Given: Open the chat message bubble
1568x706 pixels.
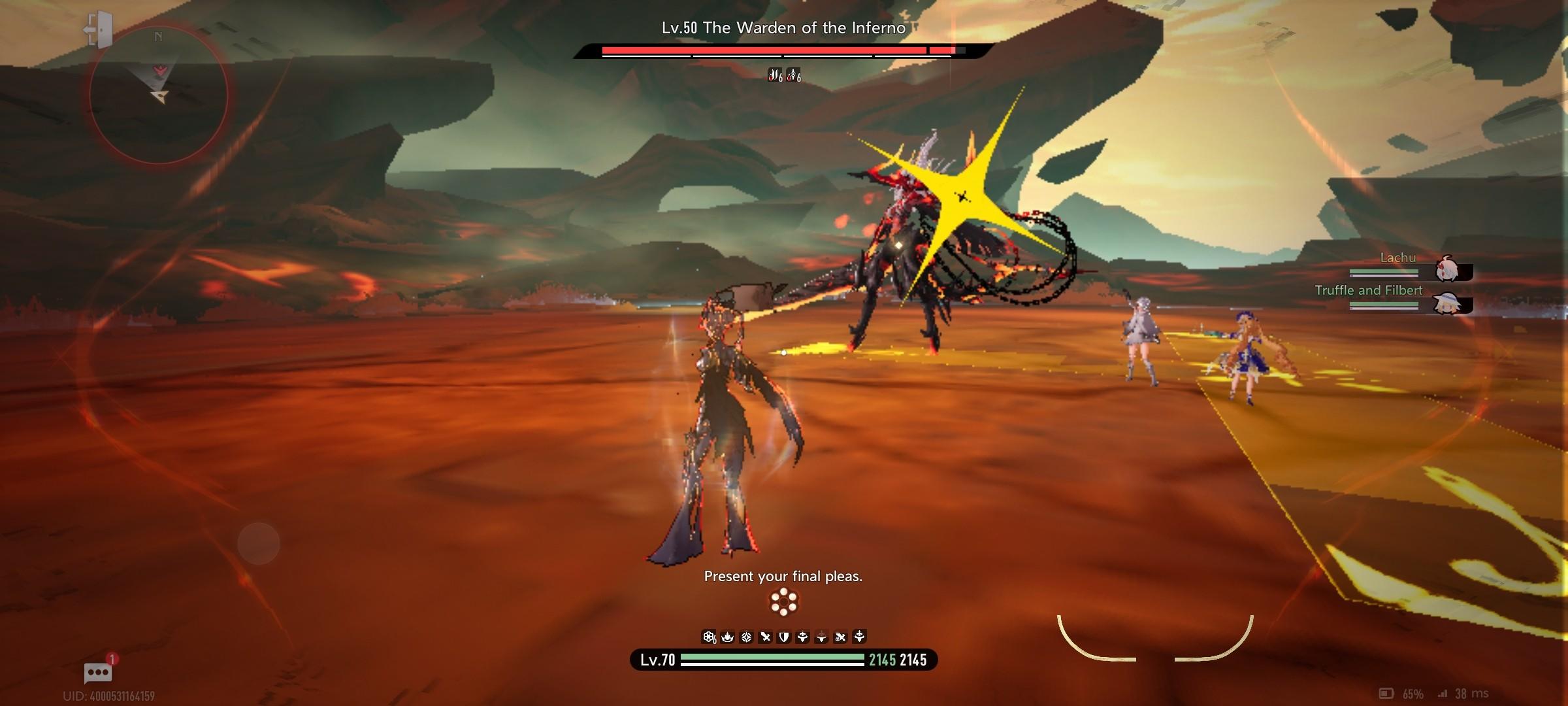Looking at the screenshot, I should click(98, 672).
